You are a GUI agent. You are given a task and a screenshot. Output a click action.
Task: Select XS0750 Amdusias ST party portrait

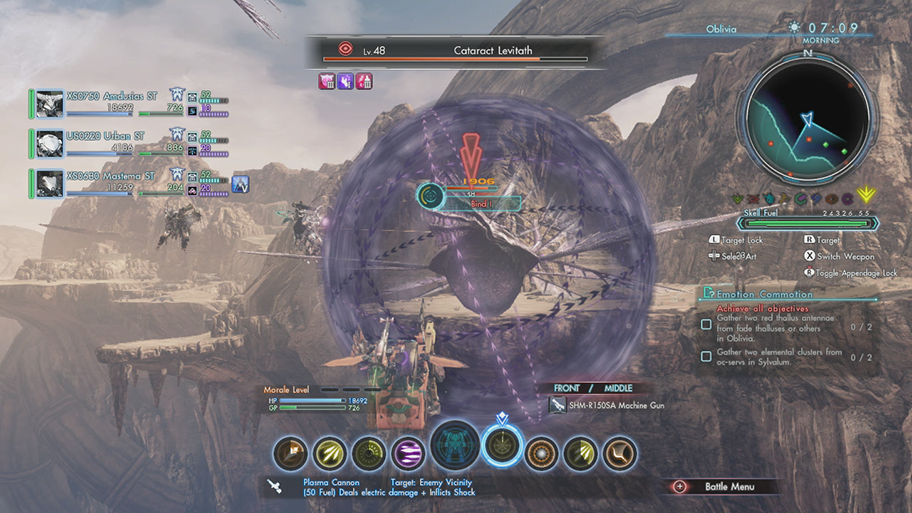pos(49,102)
